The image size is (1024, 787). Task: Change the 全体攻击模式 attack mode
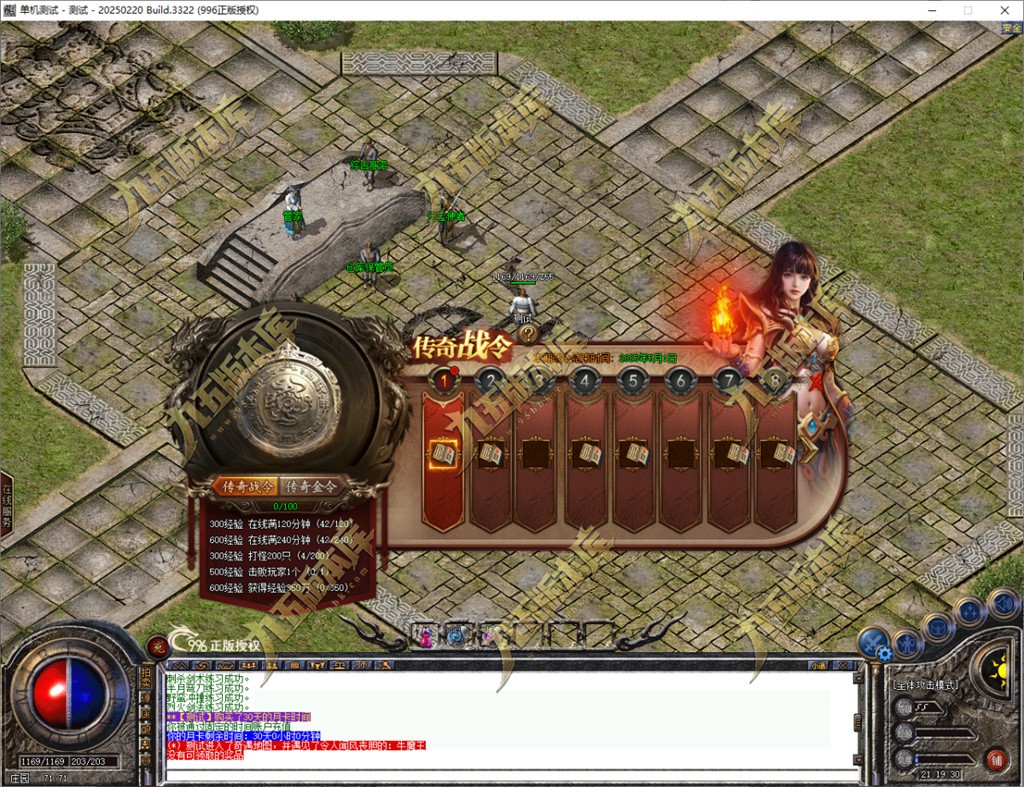[x=924, y=685]
